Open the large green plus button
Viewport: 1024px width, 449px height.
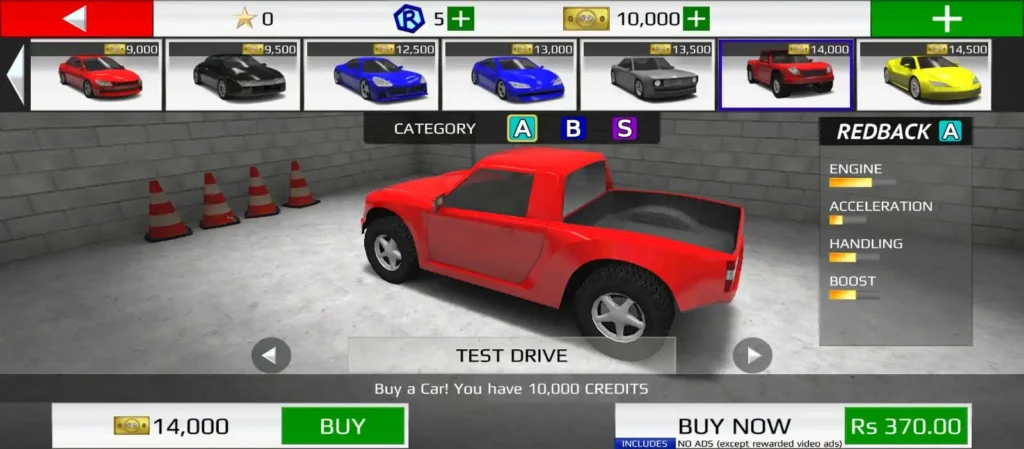[946, 18]
